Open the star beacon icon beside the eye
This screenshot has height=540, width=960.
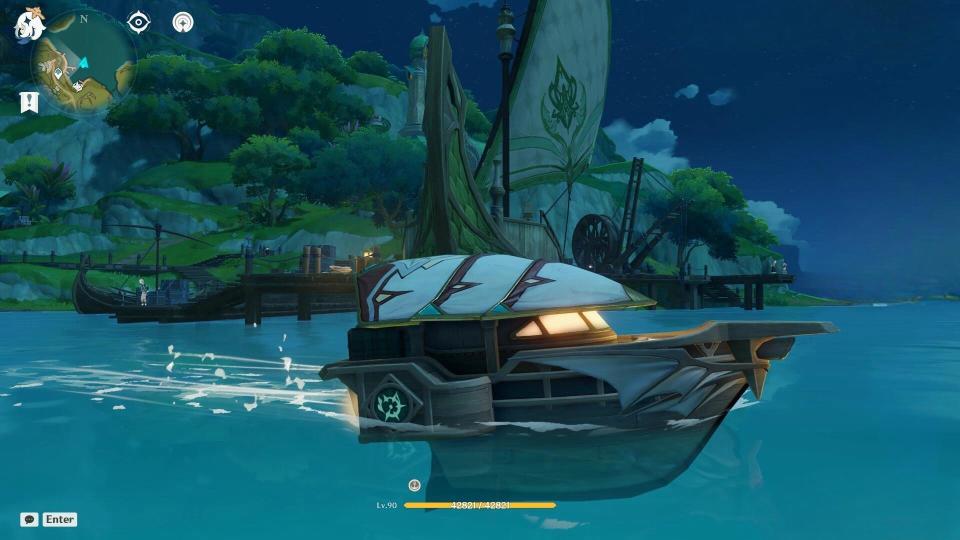pos(183,22)
